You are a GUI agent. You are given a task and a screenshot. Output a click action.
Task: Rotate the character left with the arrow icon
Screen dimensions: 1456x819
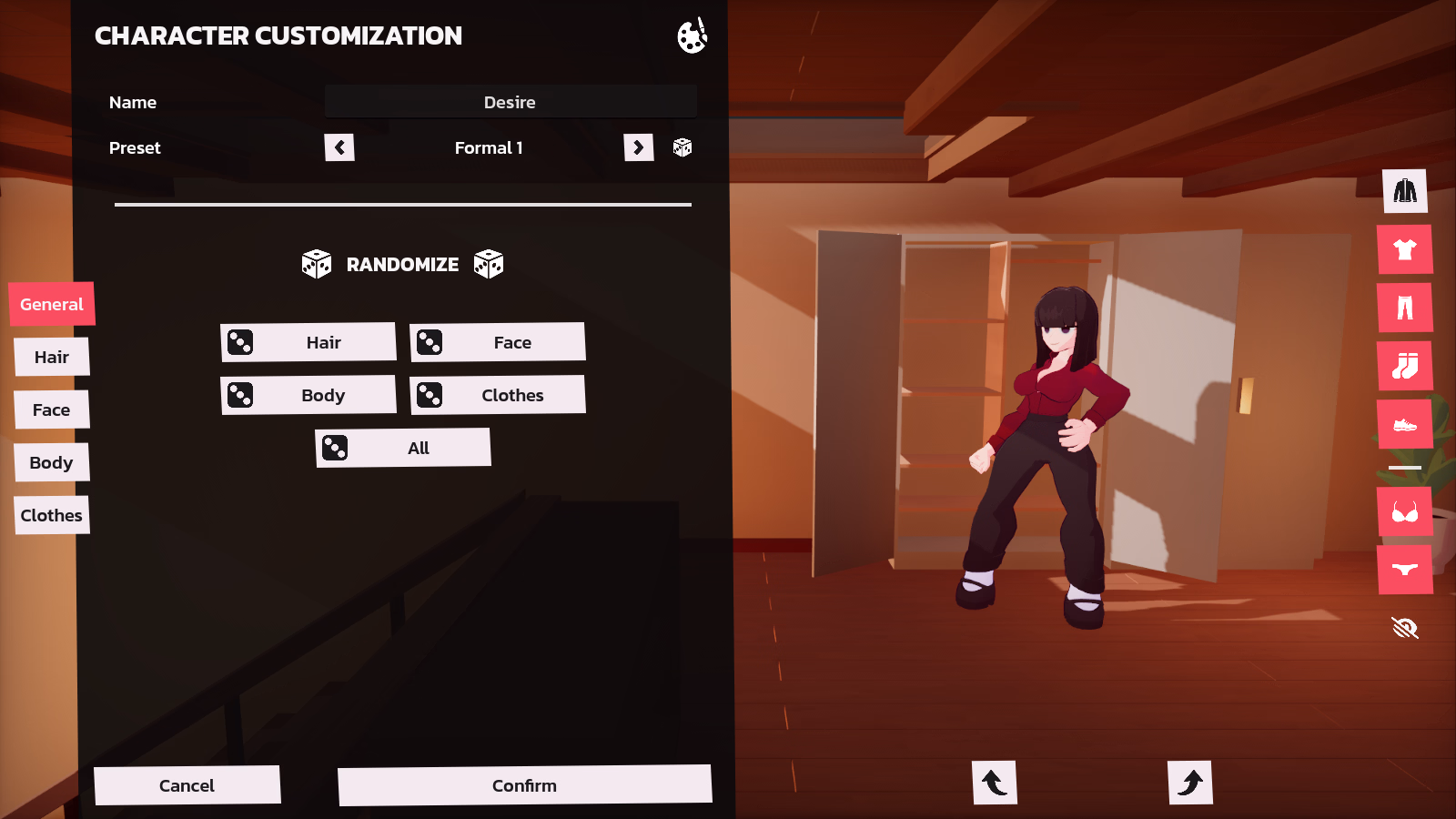tap(995, 782)
